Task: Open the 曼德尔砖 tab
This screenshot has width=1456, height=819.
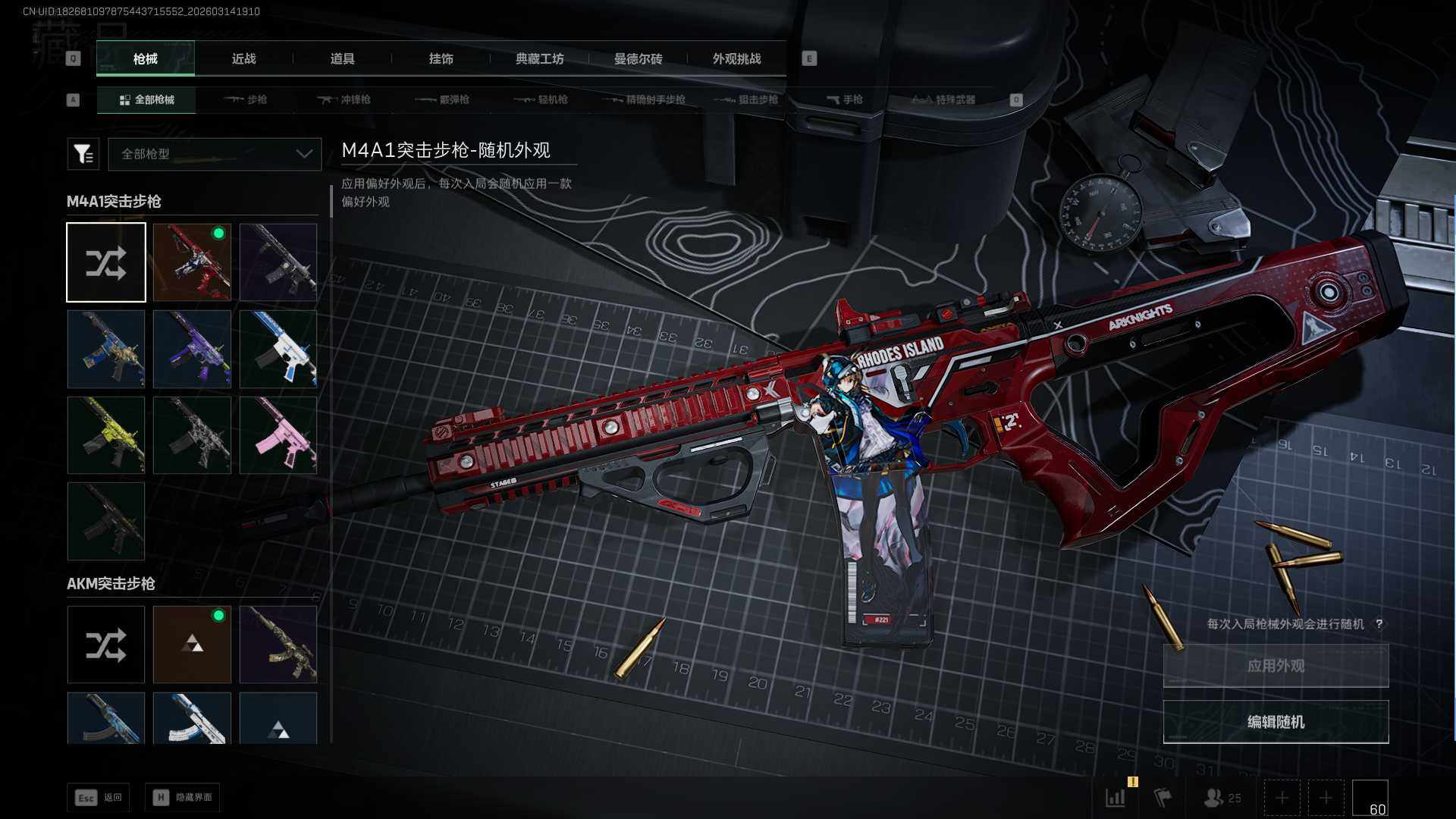Action: coord(638,59)
